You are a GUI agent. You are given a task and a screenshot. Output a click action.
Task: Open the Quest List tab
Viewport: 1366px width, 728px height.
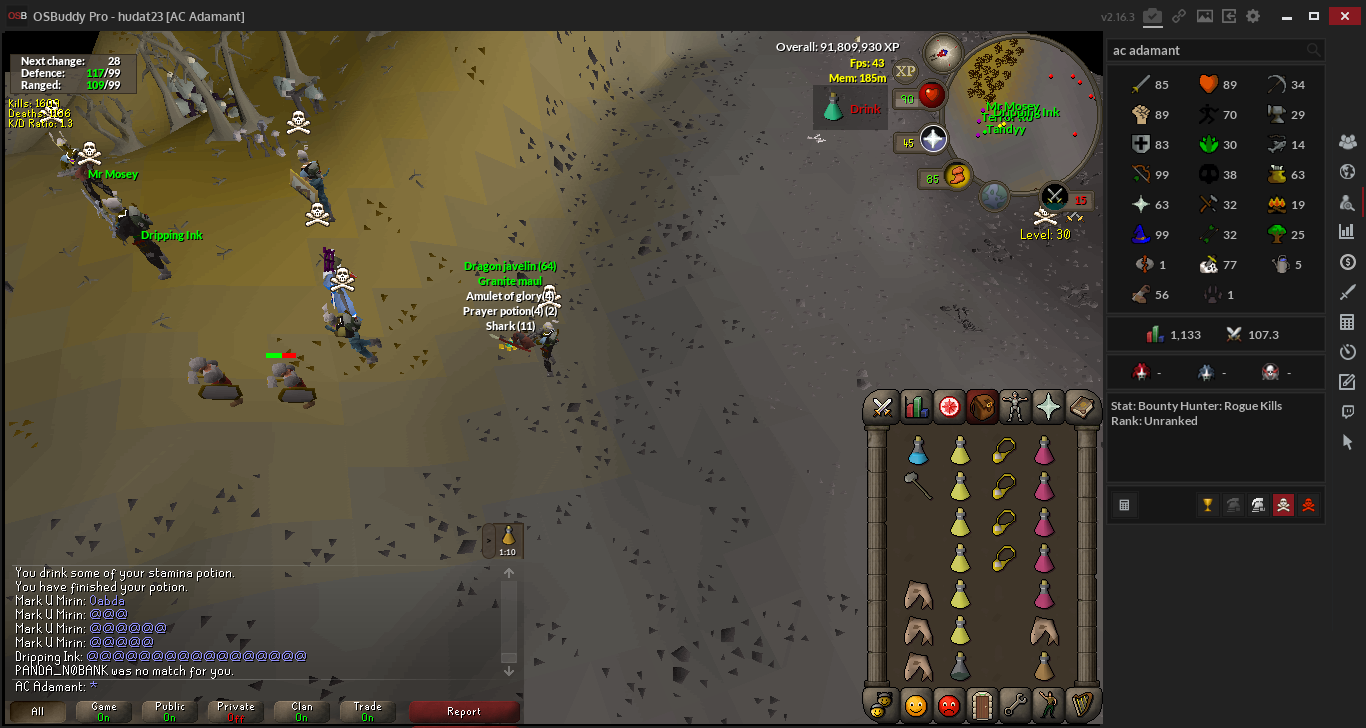tap(949, 406)
